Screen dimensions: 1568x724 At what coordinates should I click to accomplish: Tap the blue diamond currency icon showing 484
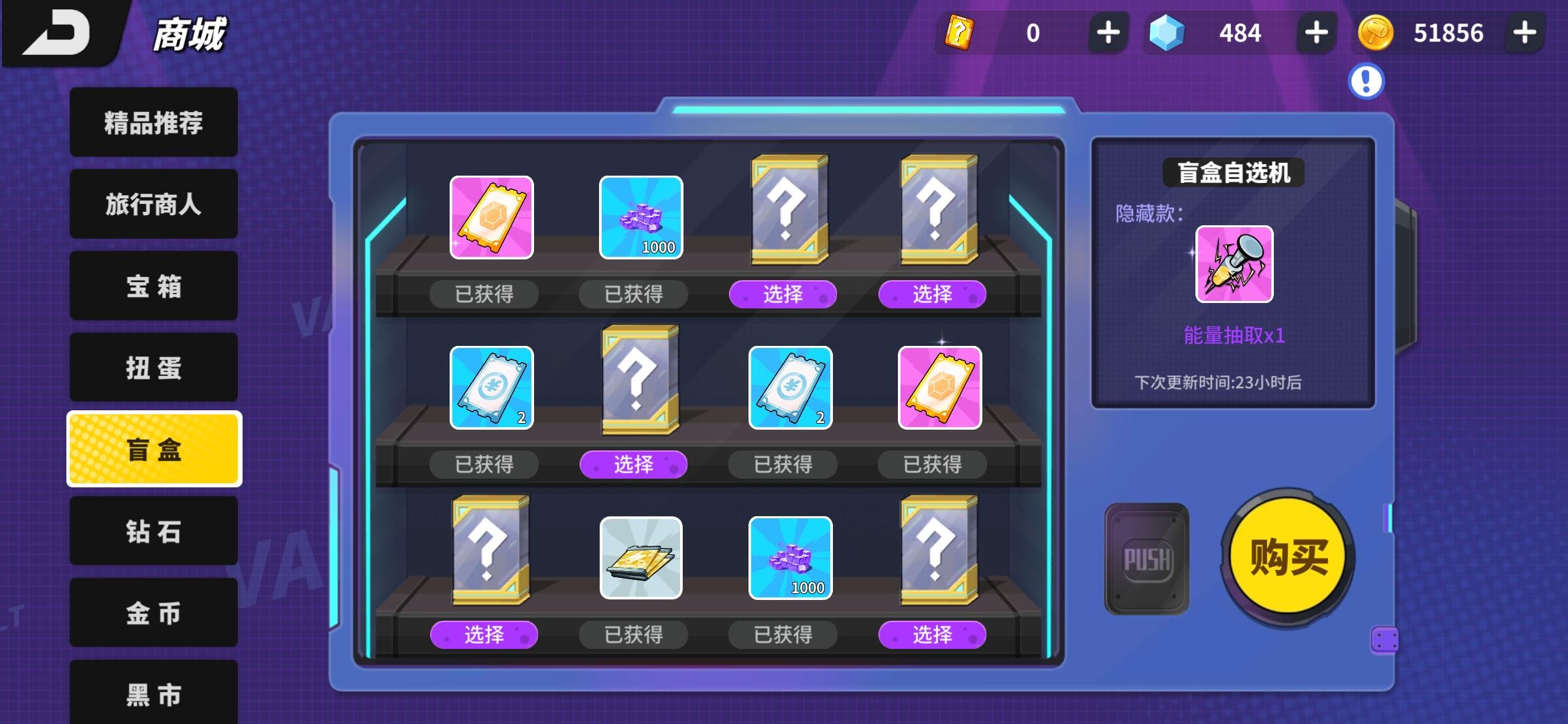coord(1166,32)
